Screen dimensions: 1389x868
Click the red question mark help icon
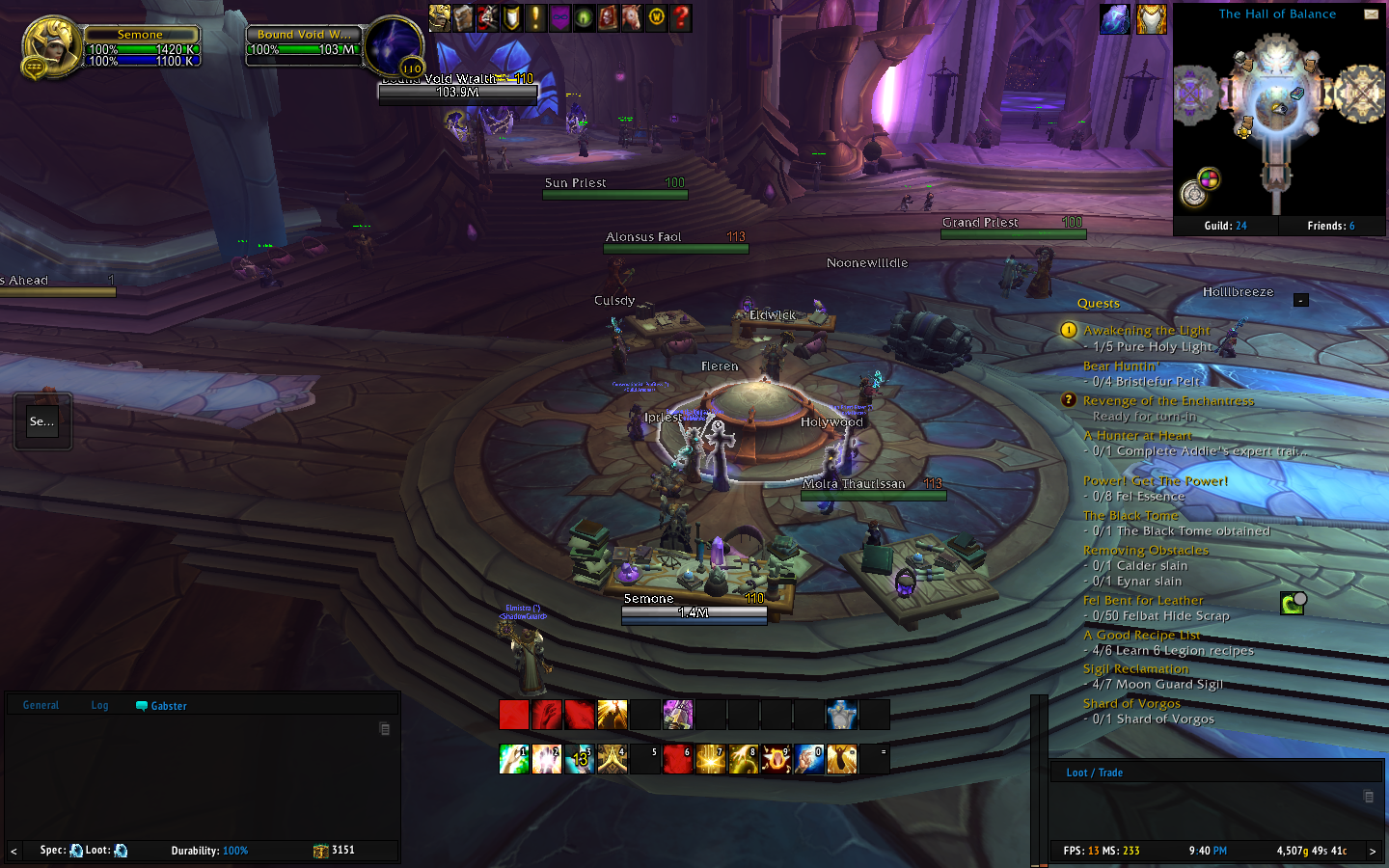tap(681, 17)
